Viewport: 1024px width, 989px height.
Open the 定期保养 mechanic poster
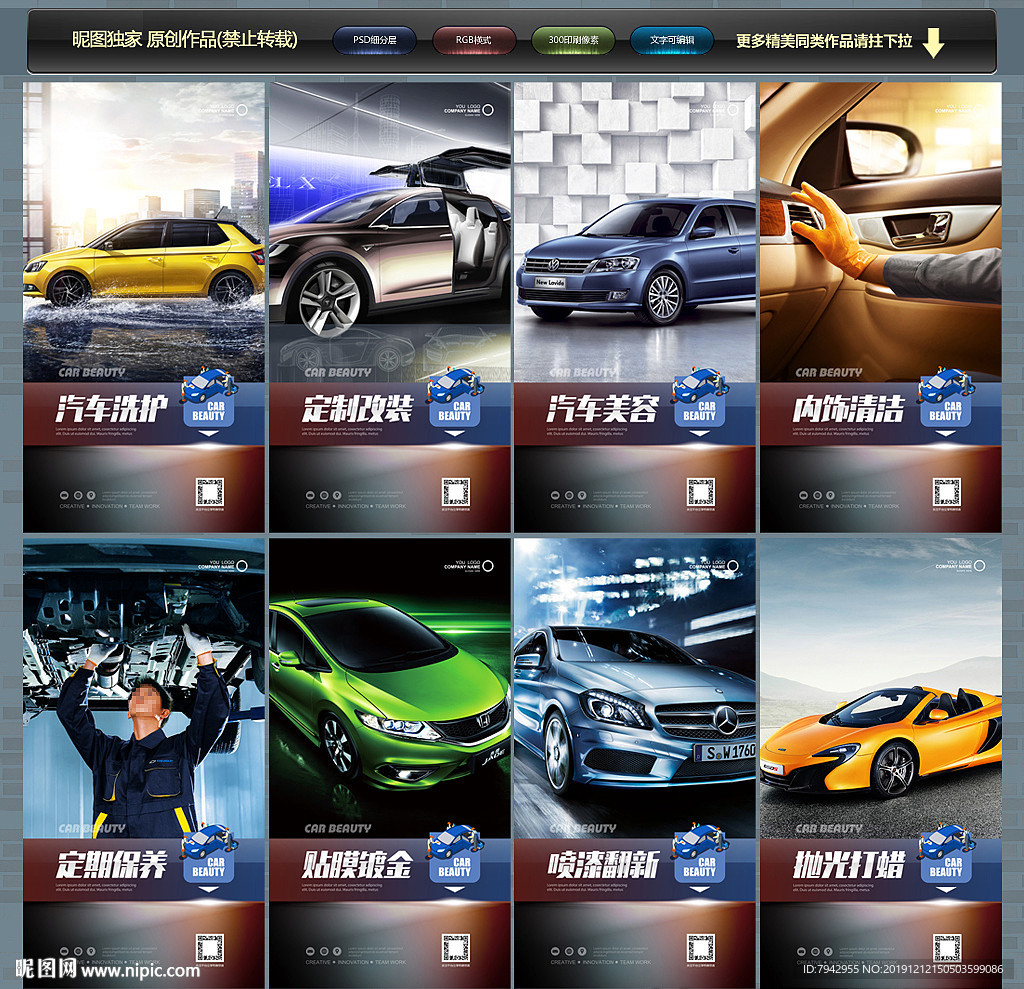click(144, 760)
